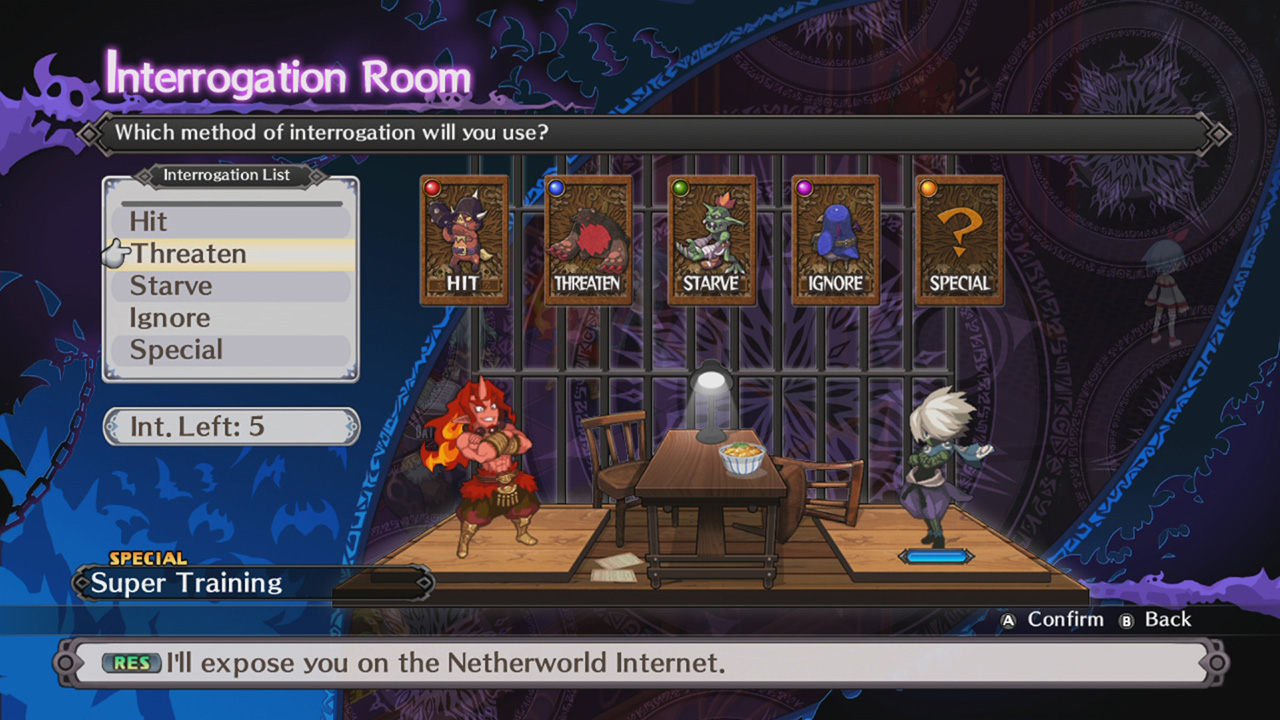
Task: Select the STARVE interrogation card
Action: click(711, 240)
